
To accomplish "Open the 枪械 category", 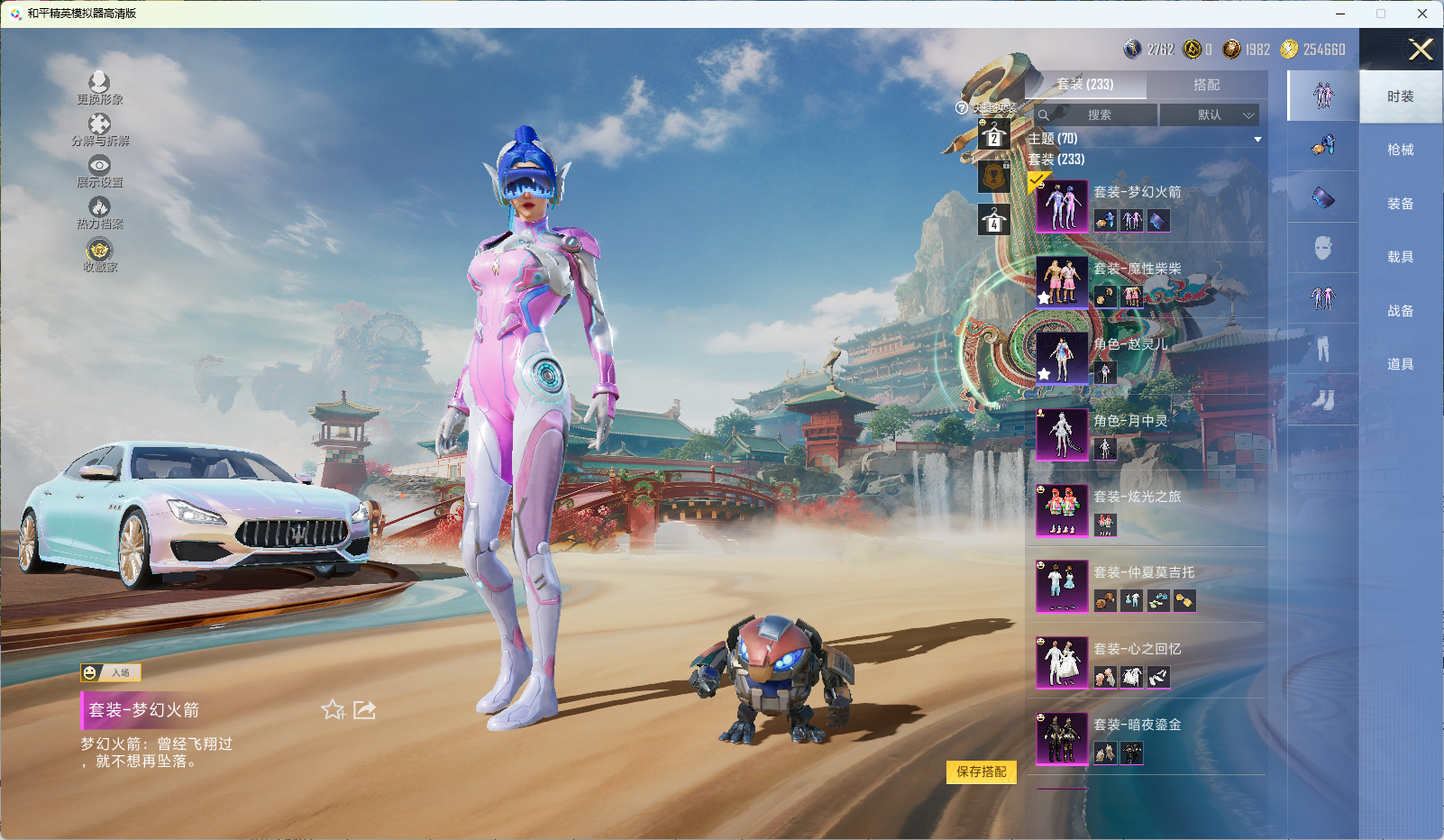I will 1400,150.
